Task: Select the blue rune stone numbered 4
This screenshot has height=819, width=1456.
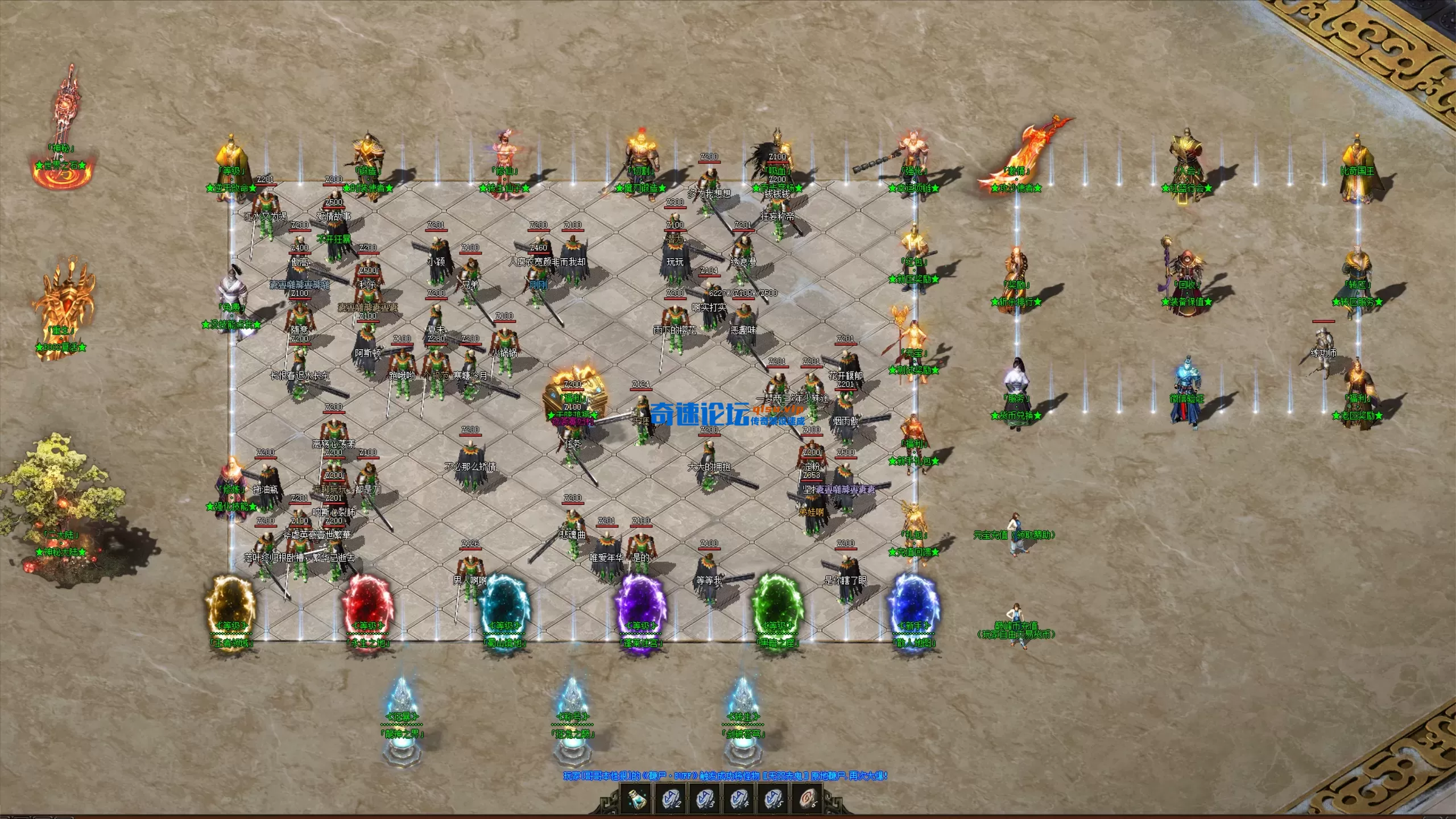Action: coord(739,799)
